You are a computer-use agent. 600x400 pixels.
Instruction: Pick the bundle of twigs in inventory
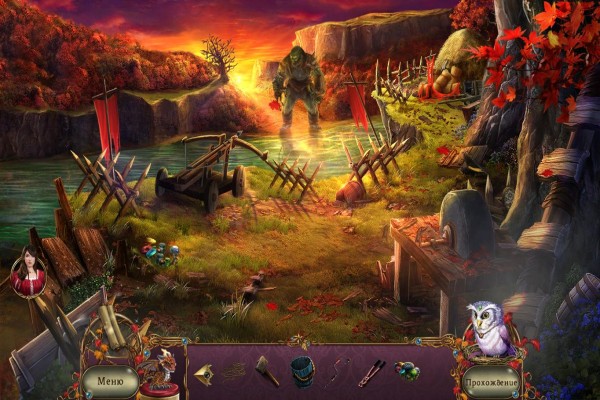[236, 372]
